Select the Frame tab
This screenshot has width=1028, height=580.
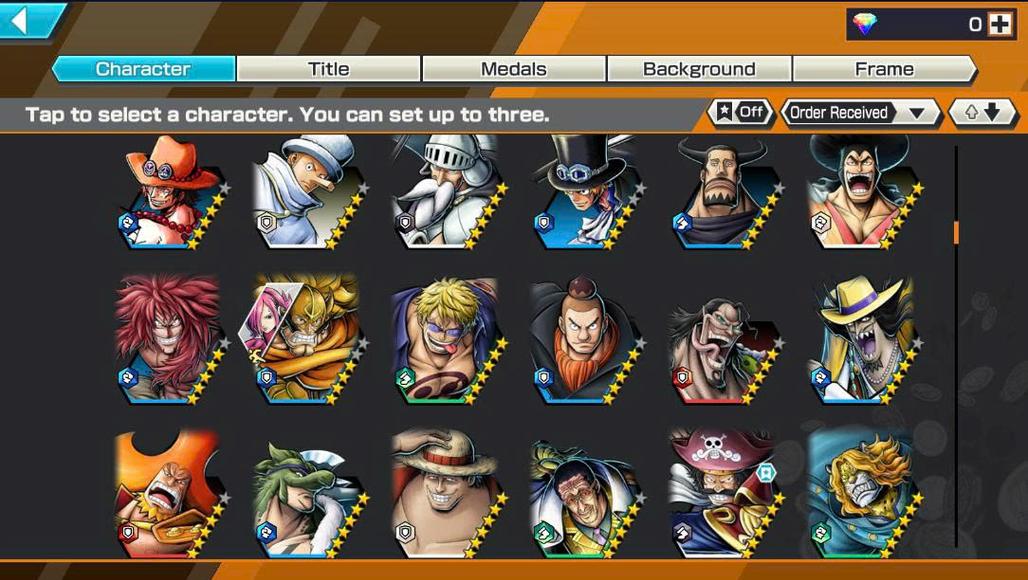tap(884, 69)
